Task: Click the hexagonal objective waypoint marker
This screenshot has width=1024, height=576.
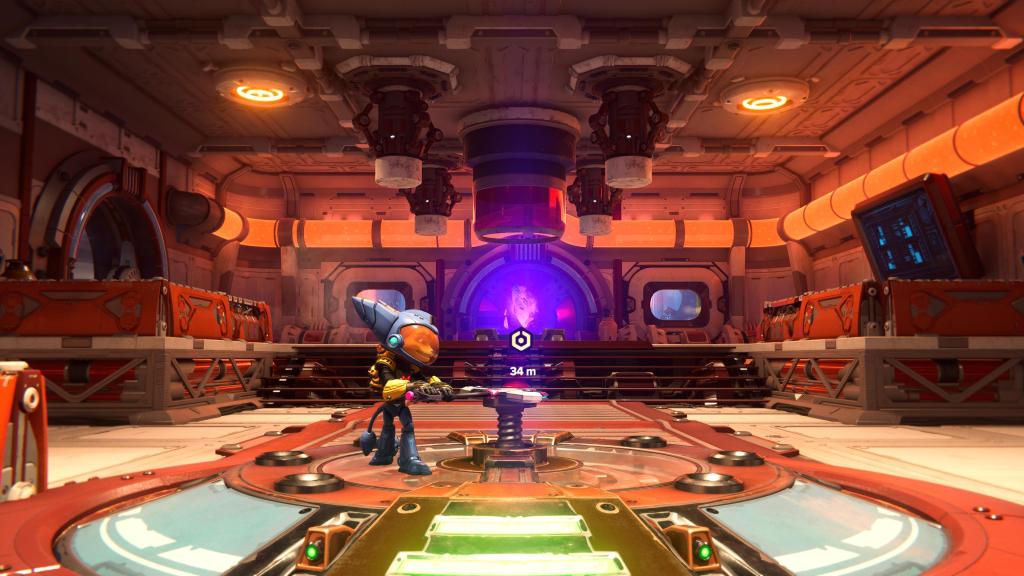Action: (520, 341)
